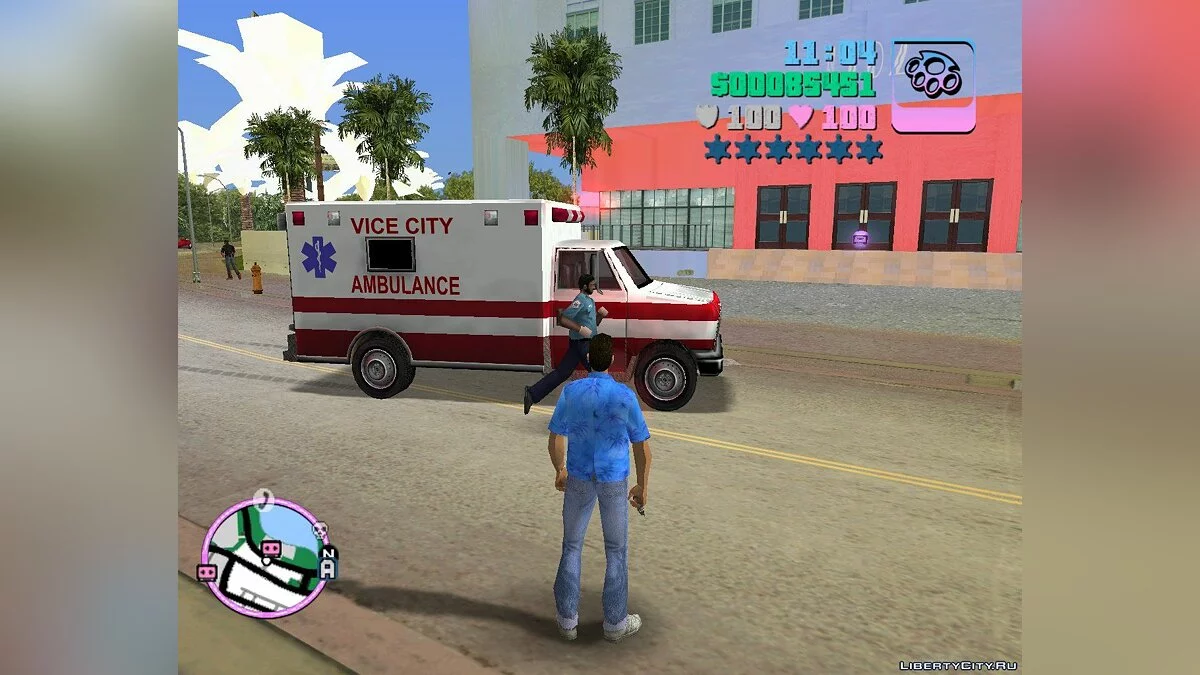Select the brass knuckles weapon icon
This screenshot has height=675, width=1200.
933,85
